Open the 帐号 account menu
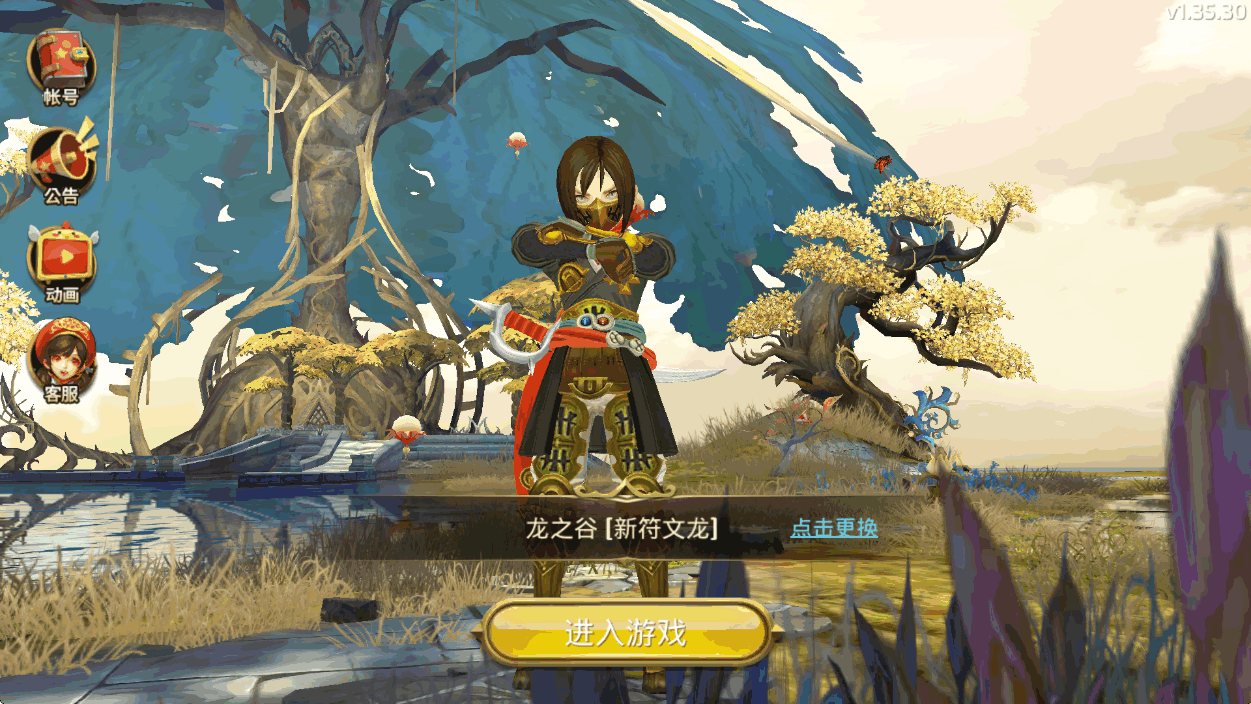 pos(60,64)
